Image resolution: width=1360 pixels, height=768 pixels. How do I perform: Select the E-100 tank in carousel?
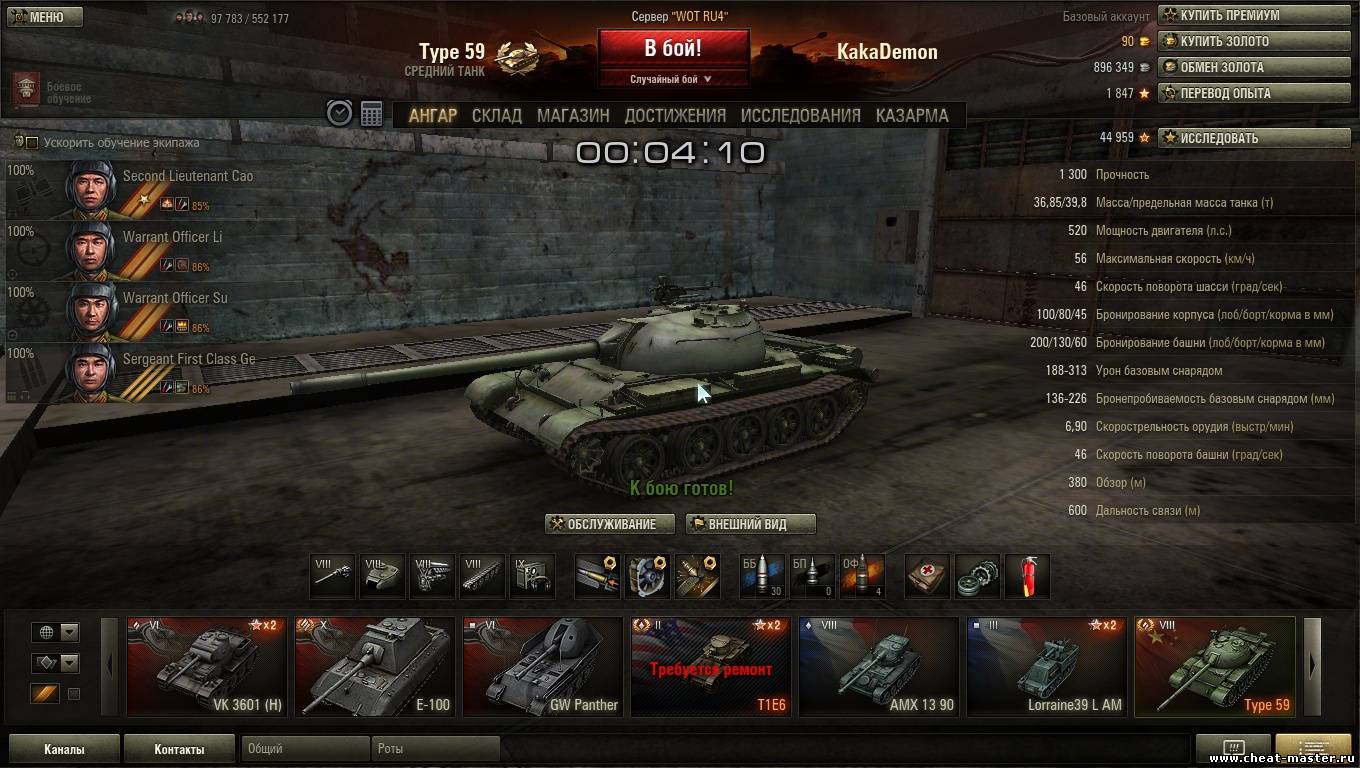377,667
